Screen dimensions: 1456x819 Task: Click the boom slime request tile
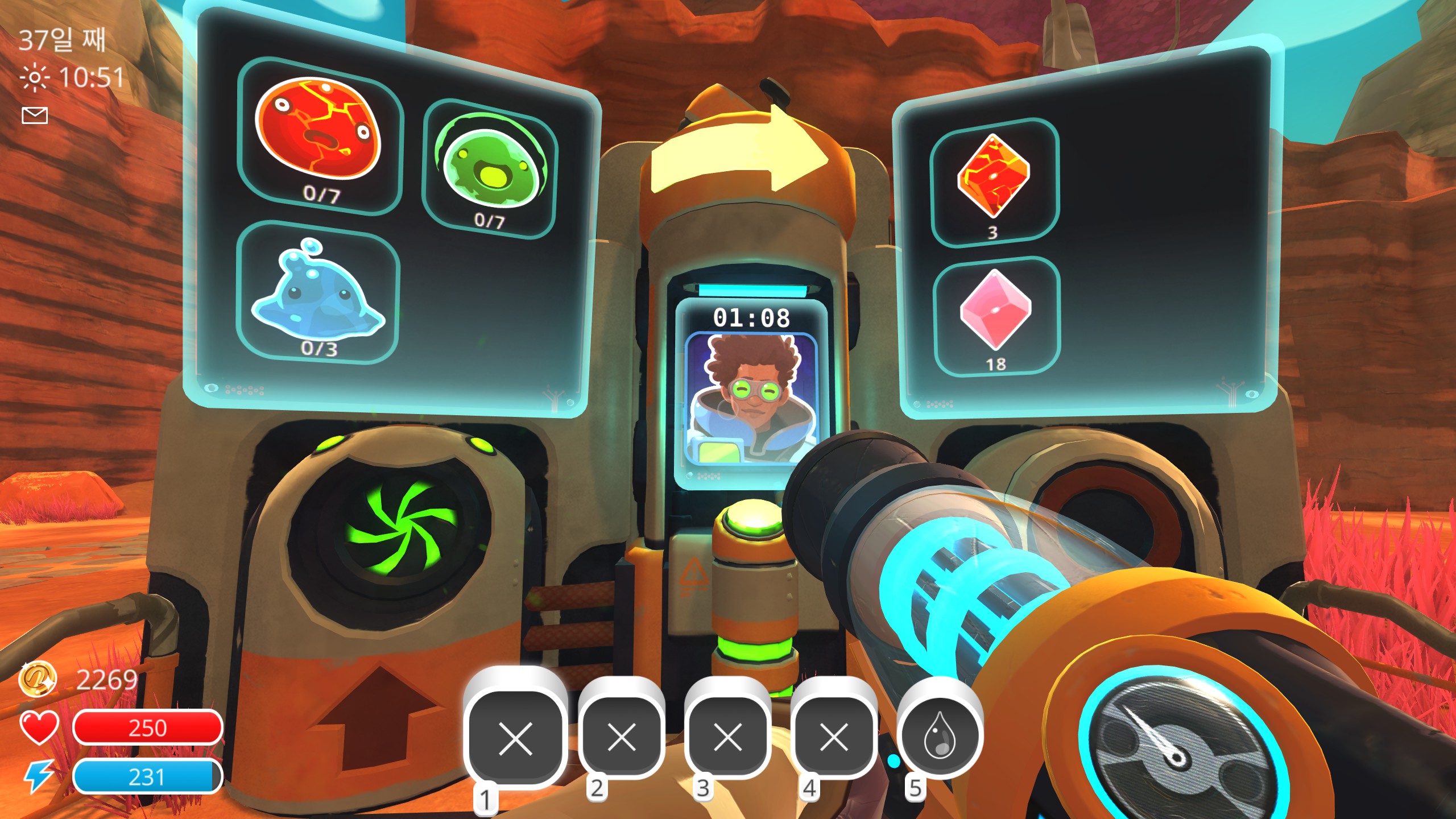click(x=320, y=136)
